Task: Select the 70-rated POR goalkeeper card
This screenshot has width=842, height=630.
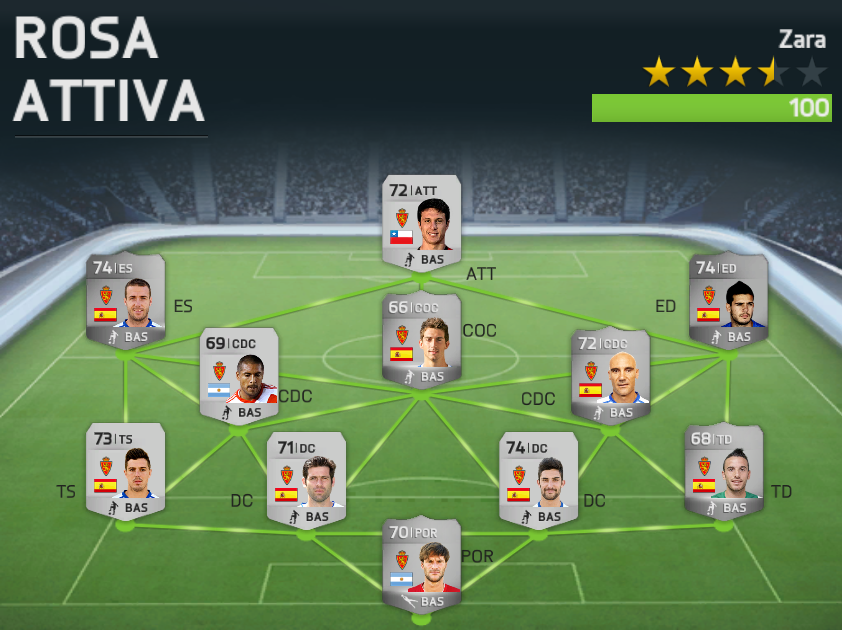Action: (421, 563)
